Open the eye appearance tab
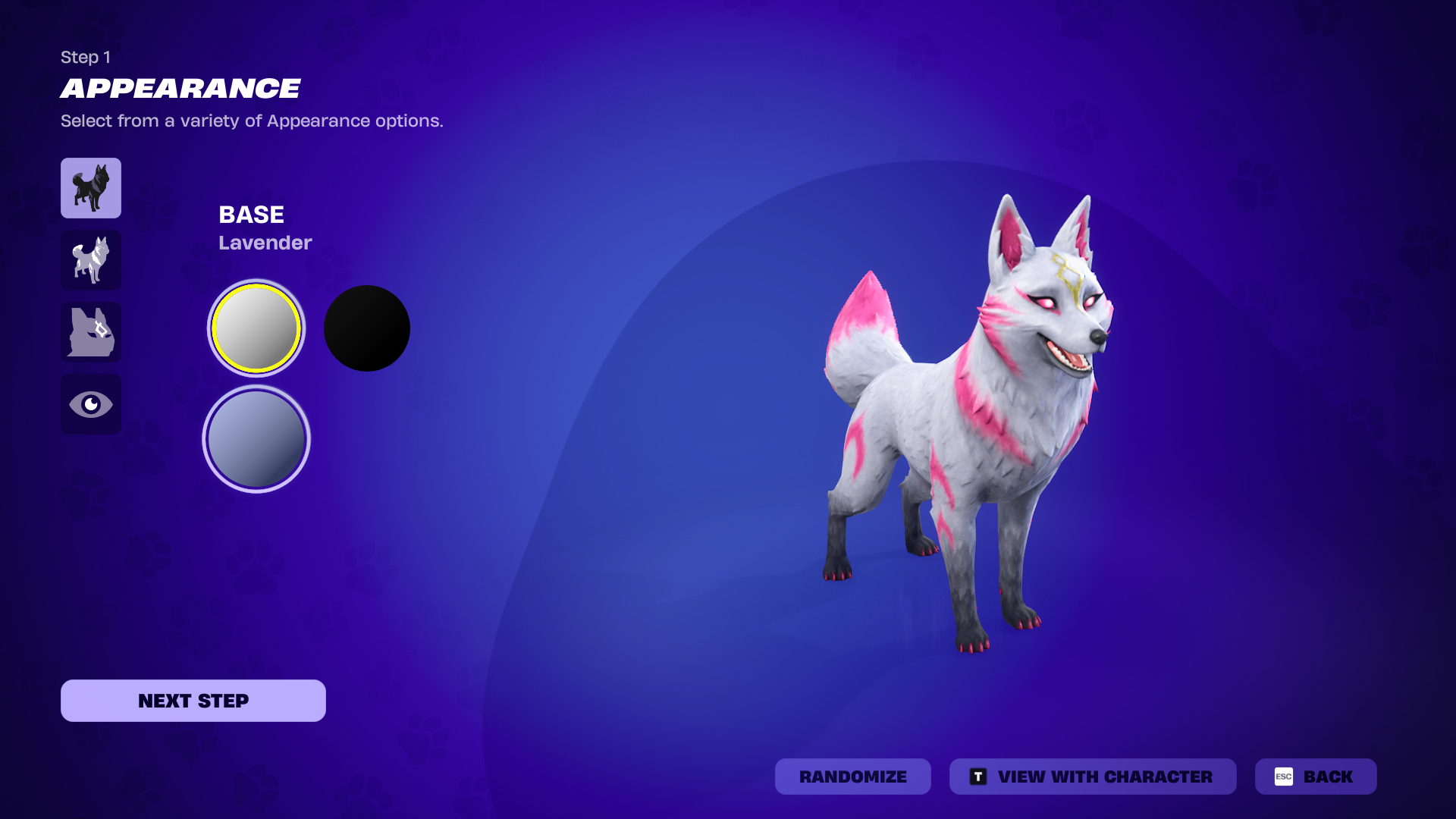The height and width of the screenshot is (819, 1456). pyautogui.click(x=91, y=404)
